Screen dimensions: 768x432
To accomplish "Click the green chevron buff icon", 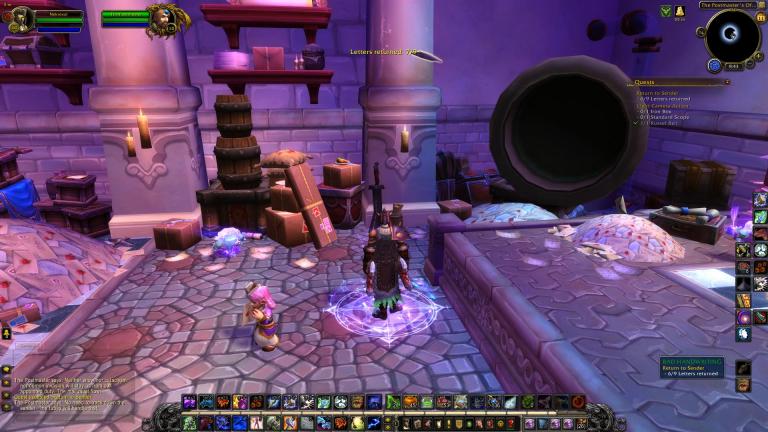I will pyautogui.click(x=666, y=11).
